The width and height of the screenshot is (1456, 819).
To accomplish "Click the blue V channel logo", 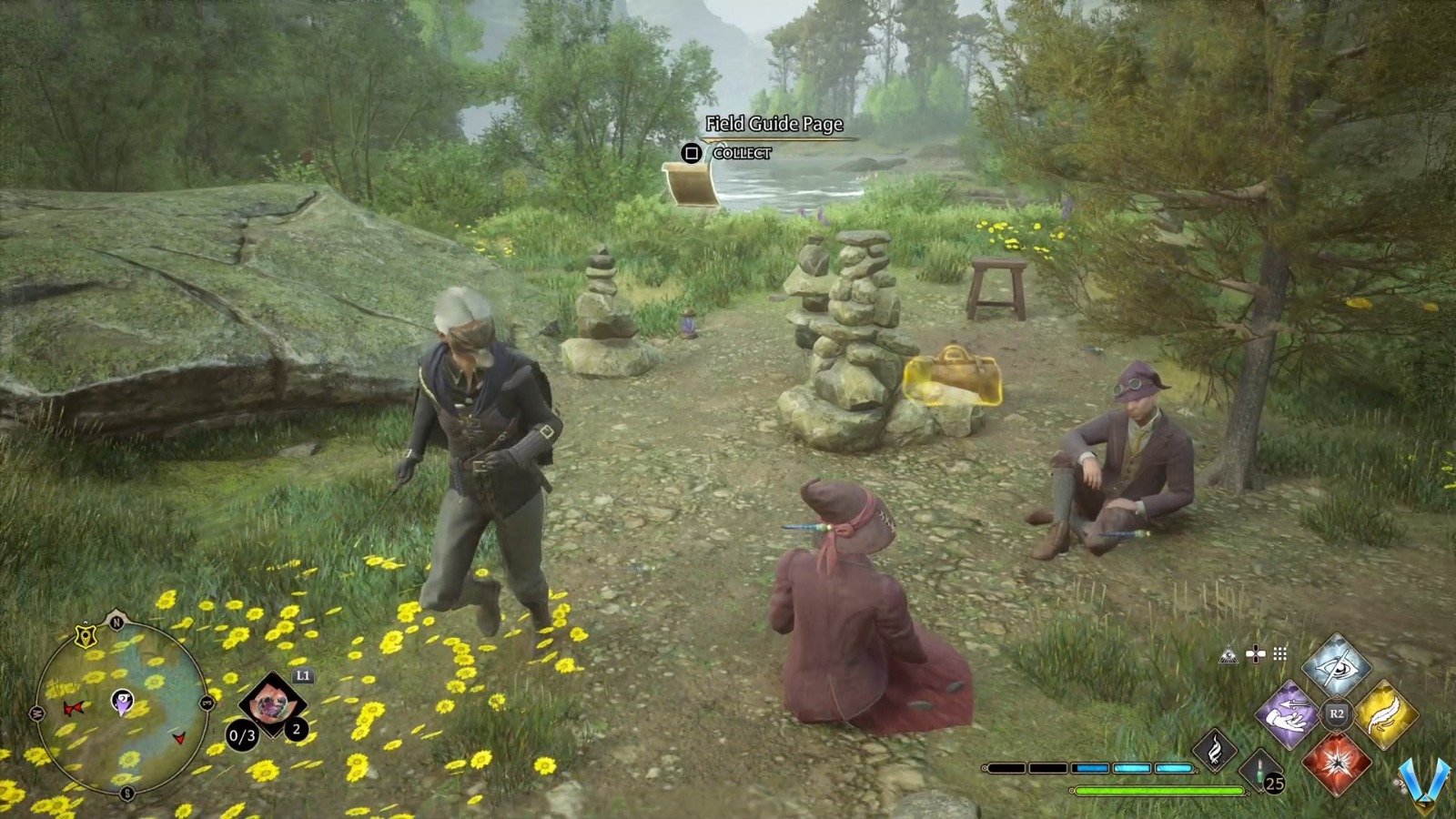I will tap(1424, 781).
